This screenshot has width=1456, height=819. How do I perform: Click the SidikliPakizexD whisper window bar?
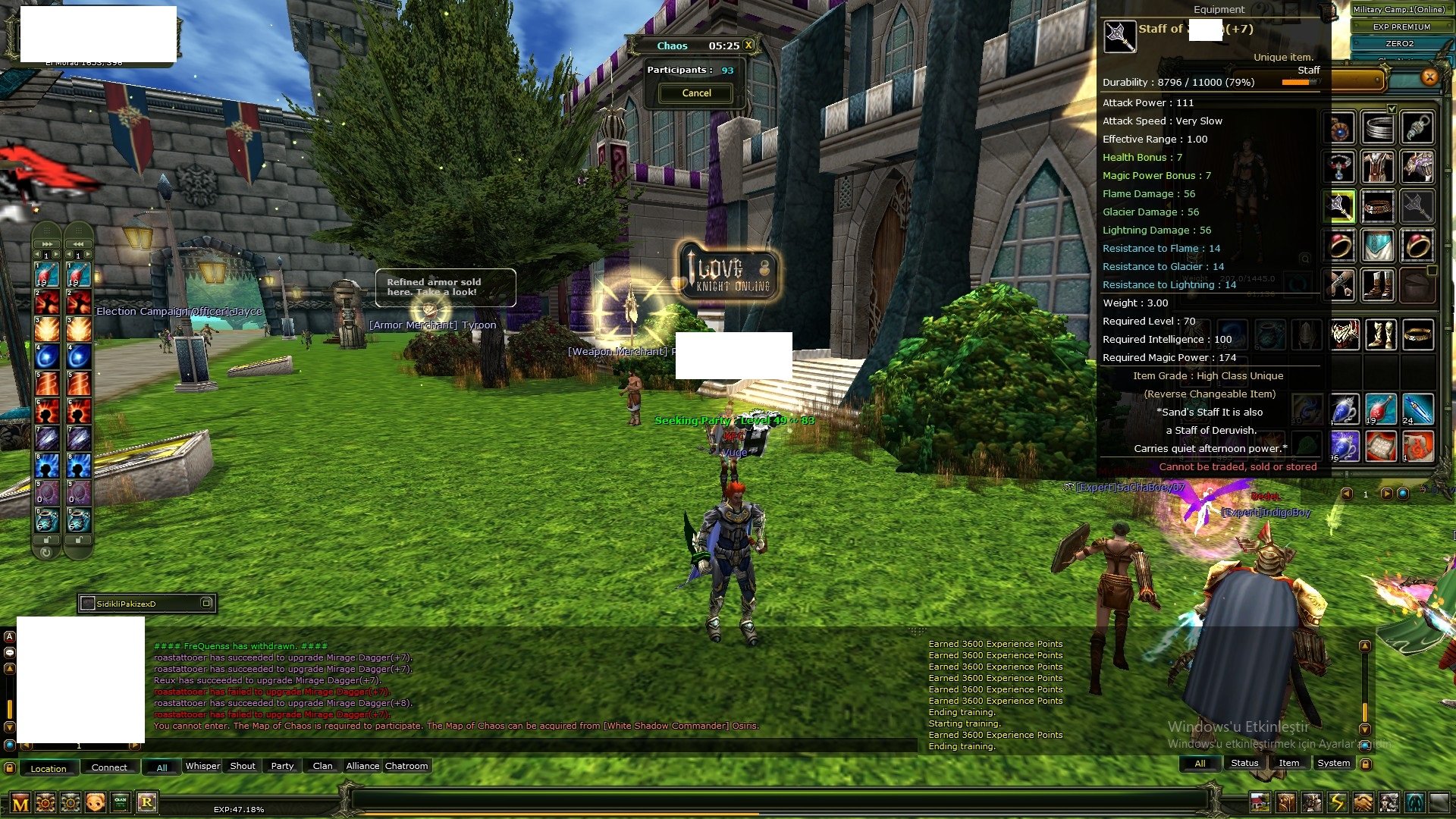146,604
